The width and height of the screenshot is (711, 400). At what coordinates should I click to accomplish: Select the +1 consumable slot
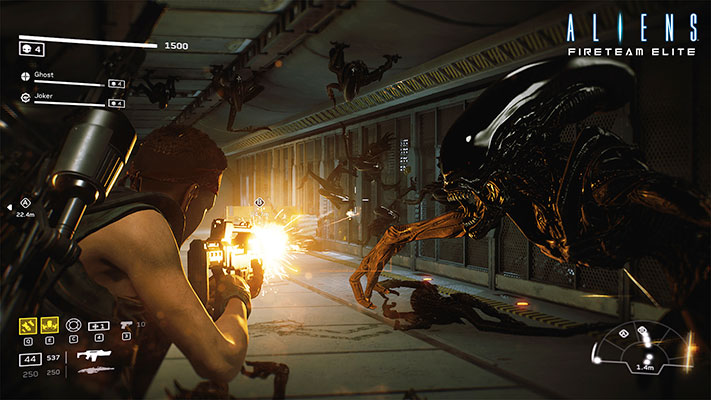[98, 325]
